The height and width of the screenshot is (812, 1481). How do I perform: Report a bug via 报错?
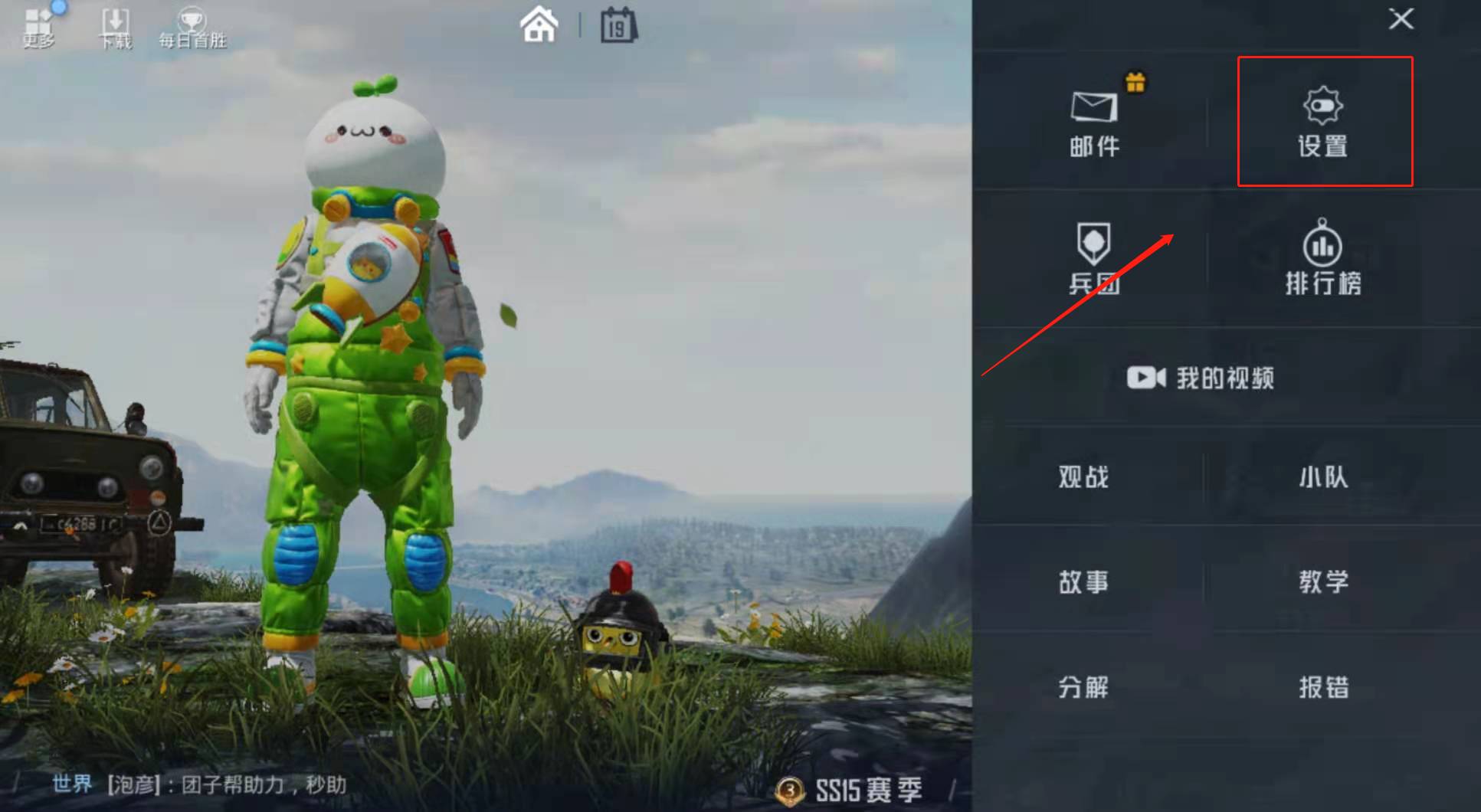click(1323, 688)
